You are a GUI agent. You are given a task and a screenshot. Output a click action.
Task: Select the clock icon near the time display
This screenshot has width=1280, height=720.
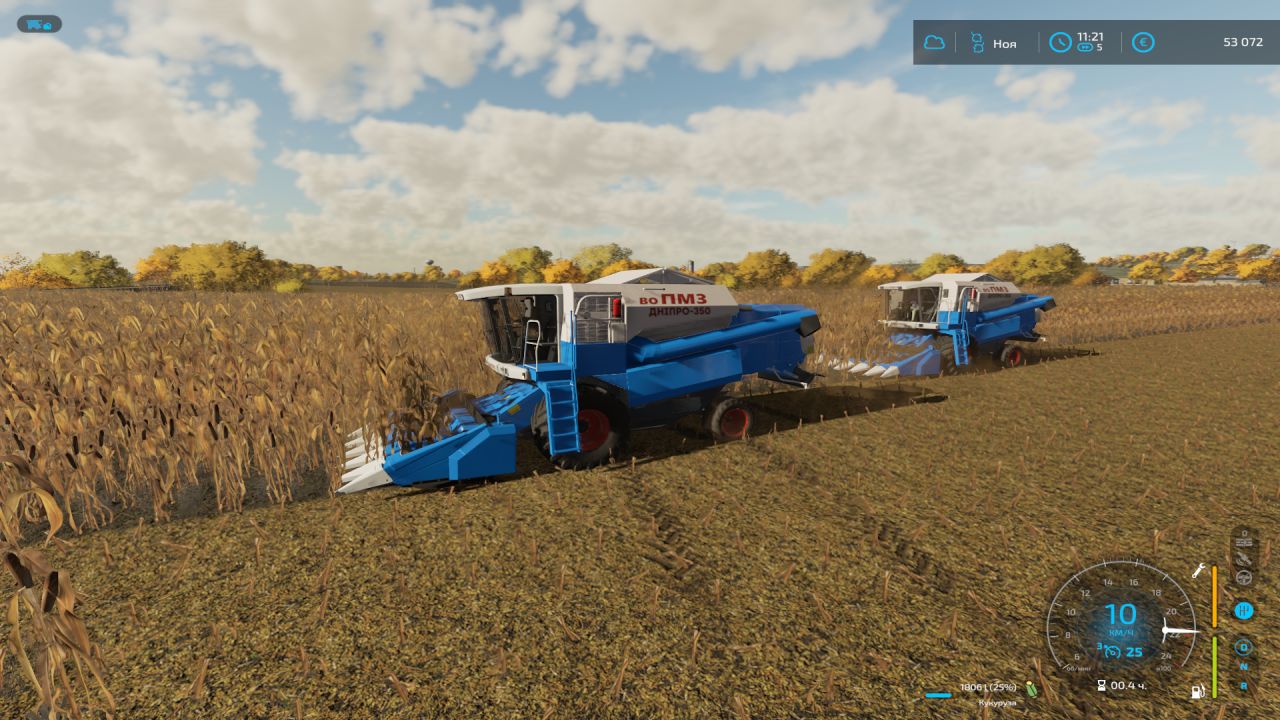[1059, 42]
